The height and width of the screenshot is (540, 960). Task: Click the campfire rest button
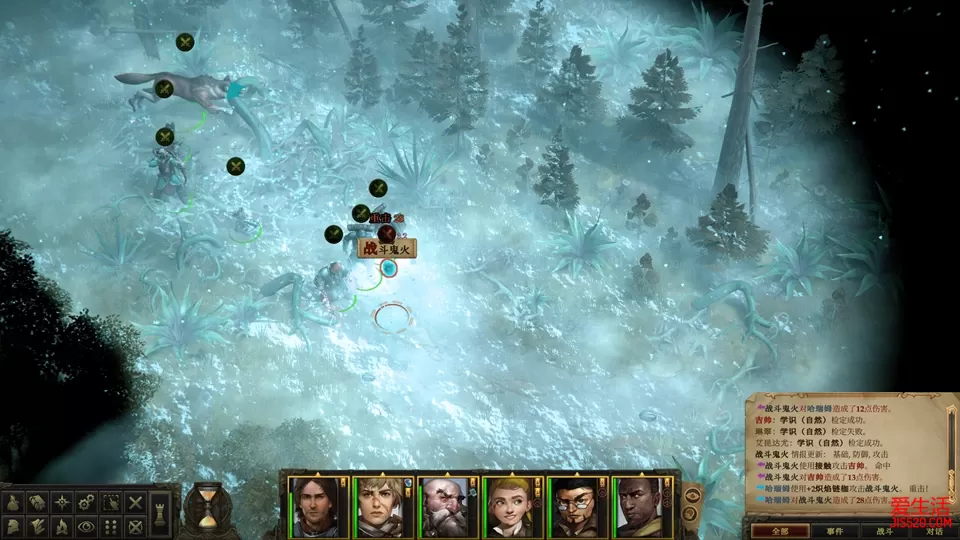click(x=61, y=526)
